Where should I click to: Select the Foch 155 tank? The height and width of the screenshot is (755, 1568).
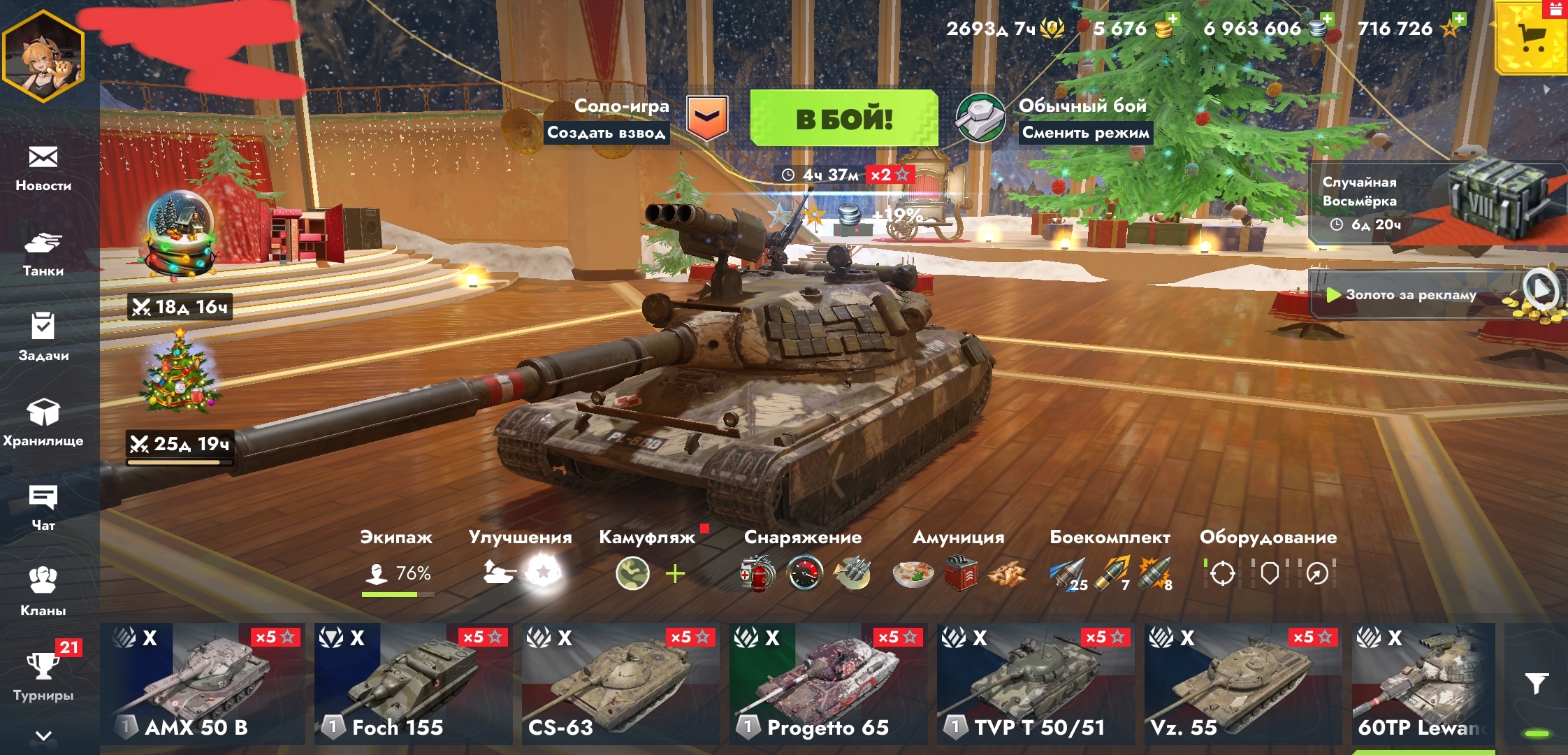click(412, 684)
